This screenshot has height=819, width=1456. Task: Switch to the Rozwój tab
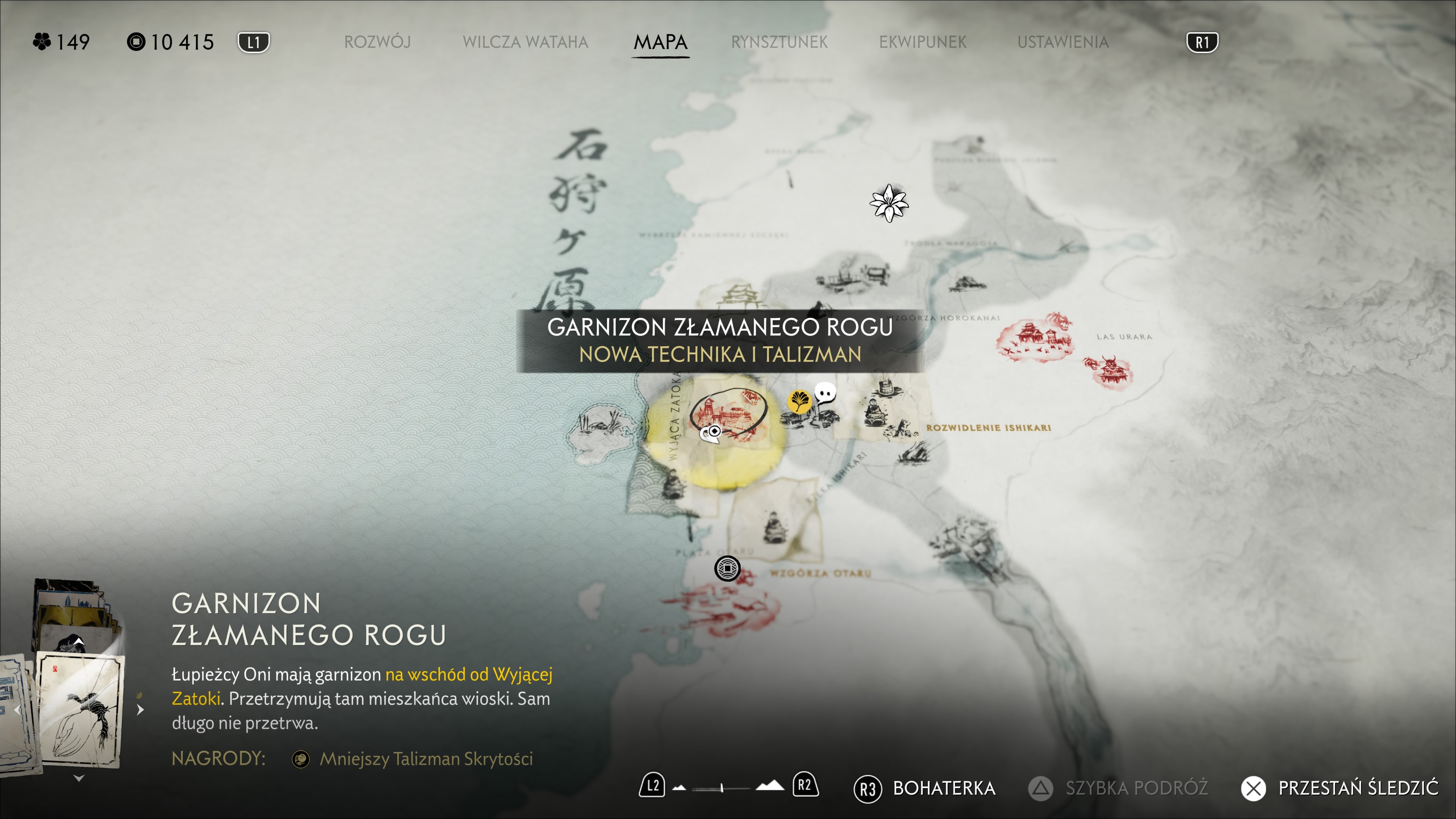[x=377, y=42]
